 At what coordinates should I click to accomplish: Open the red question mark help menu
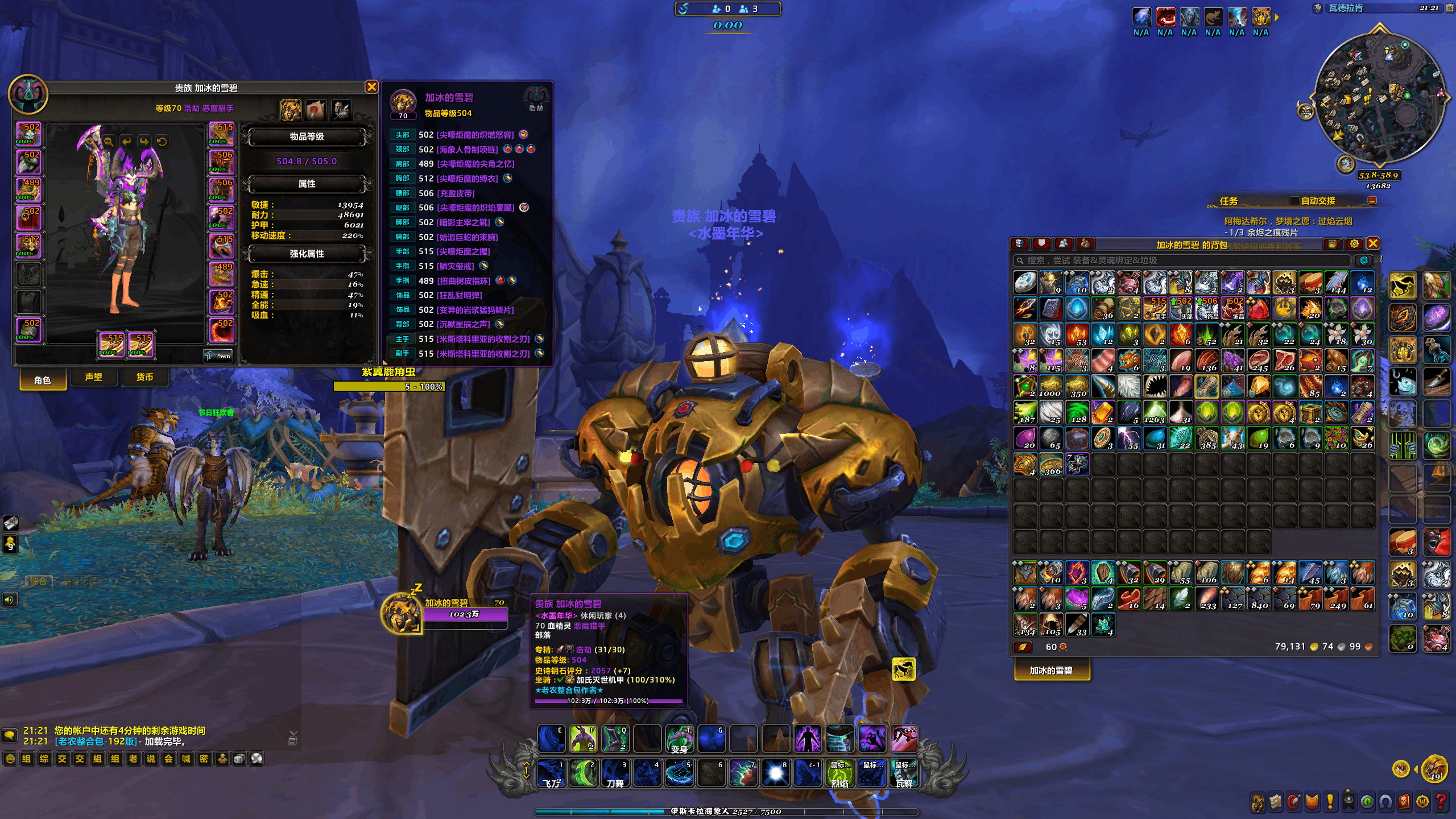coord(1441,802)
